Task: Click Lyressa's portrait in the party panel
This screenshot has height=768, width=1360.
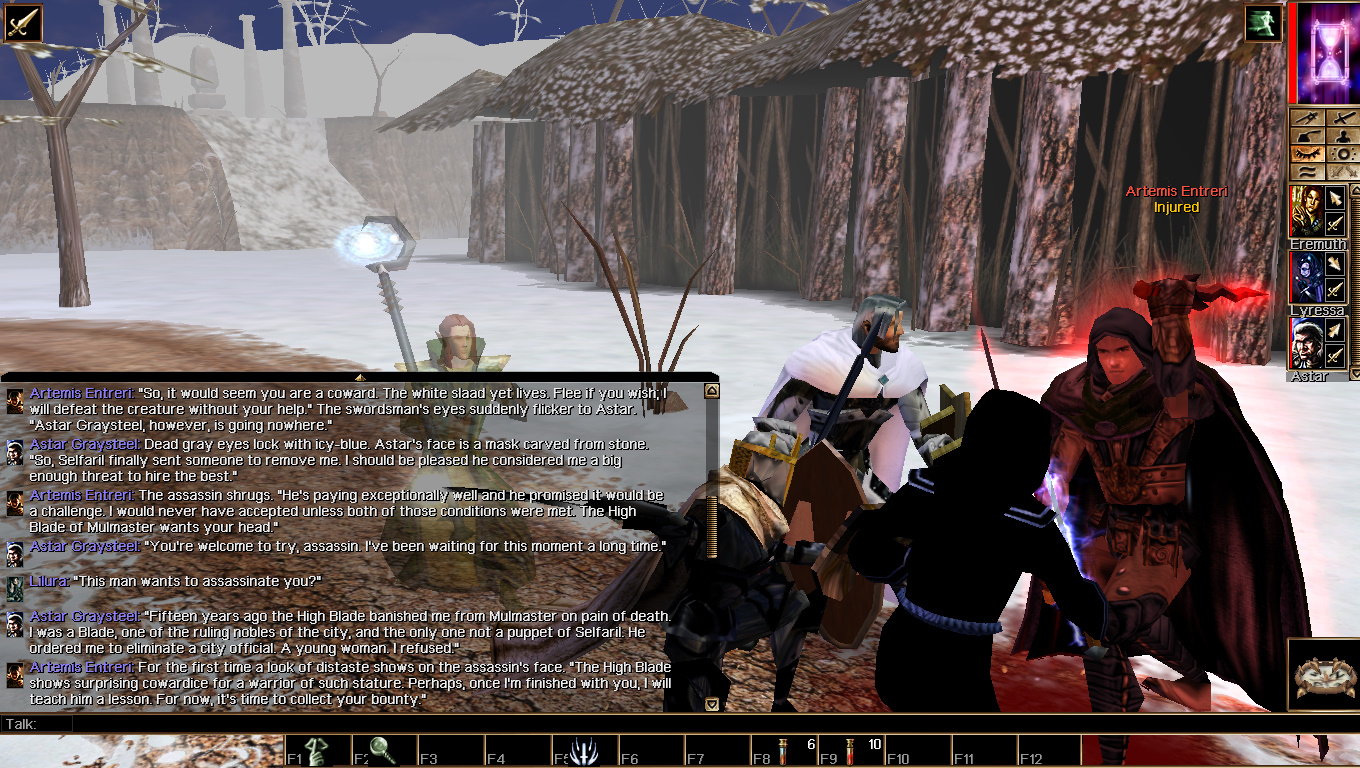Action: 1306,278
